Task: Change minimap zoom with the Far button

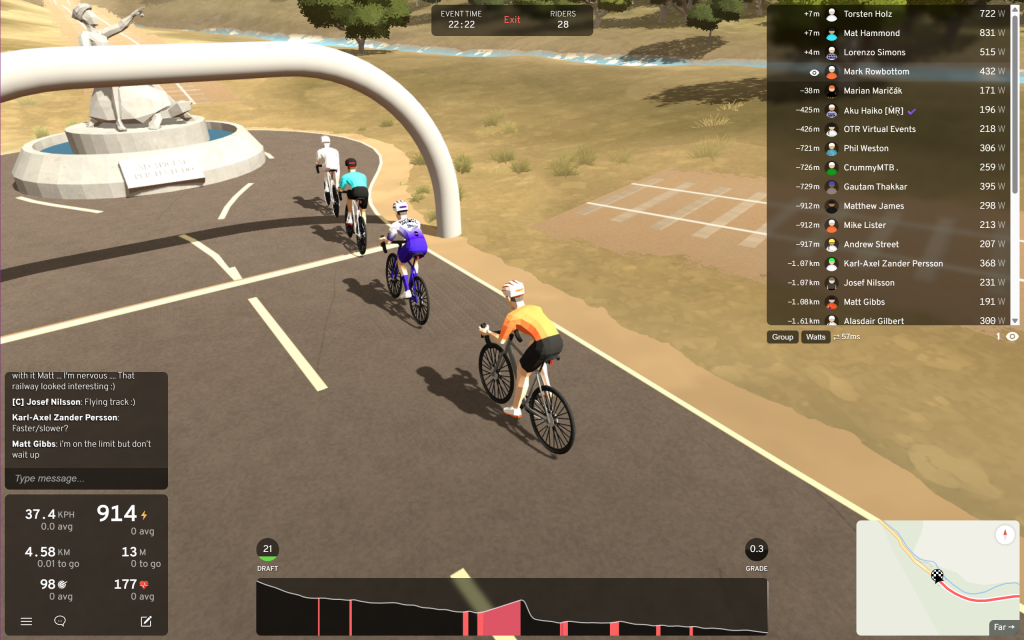Action: [x=1003, y=628]
